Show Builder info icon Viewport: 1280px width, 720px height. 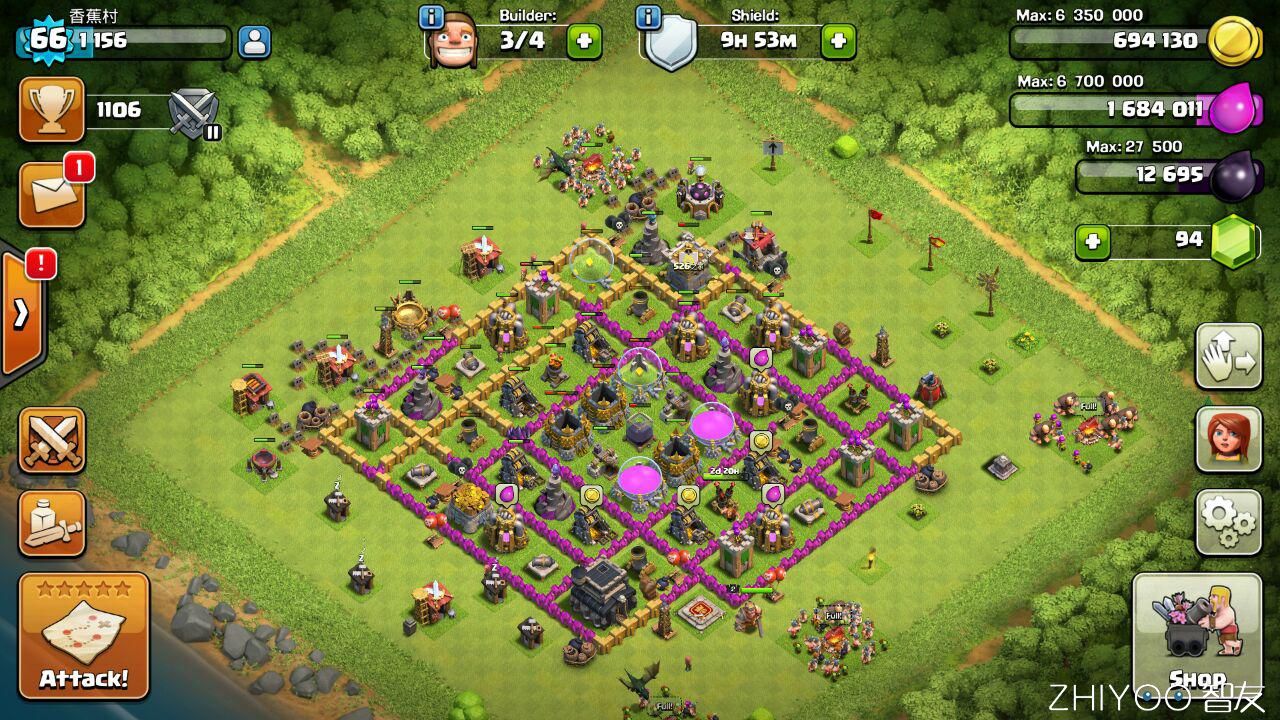pyautogui.click(x=432, y=17)
